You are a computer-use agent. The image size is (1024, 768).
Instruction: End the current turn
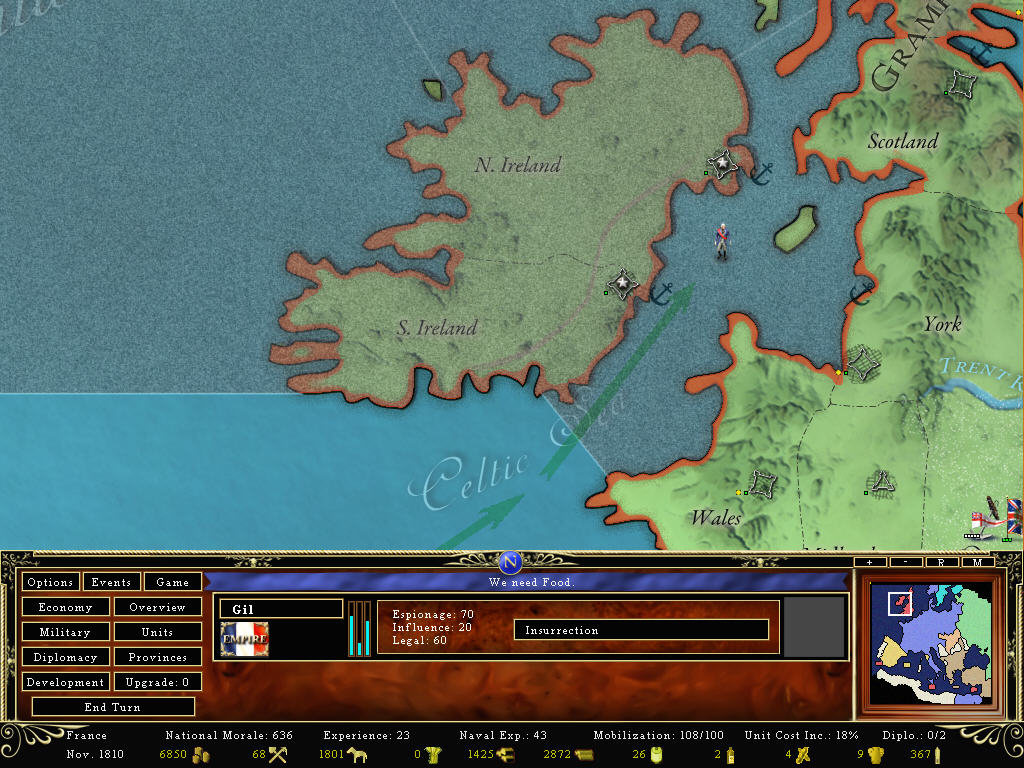pyautogui.click(x=113, y=707)
